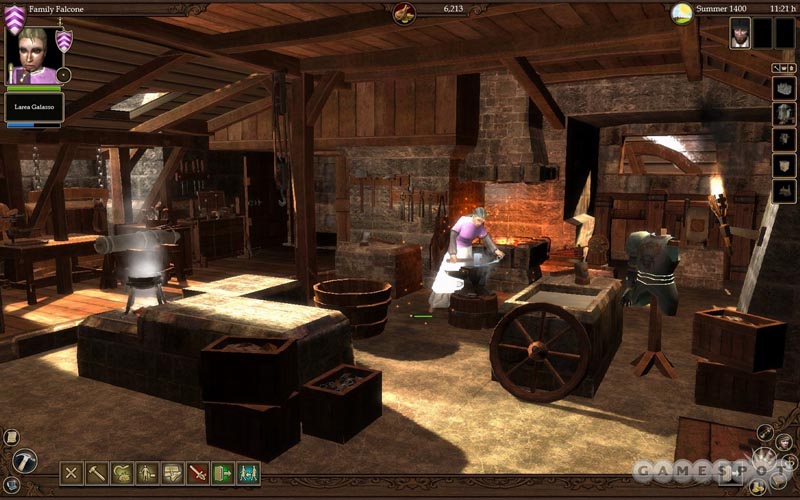Select the person-with-minus action icon

147,472
